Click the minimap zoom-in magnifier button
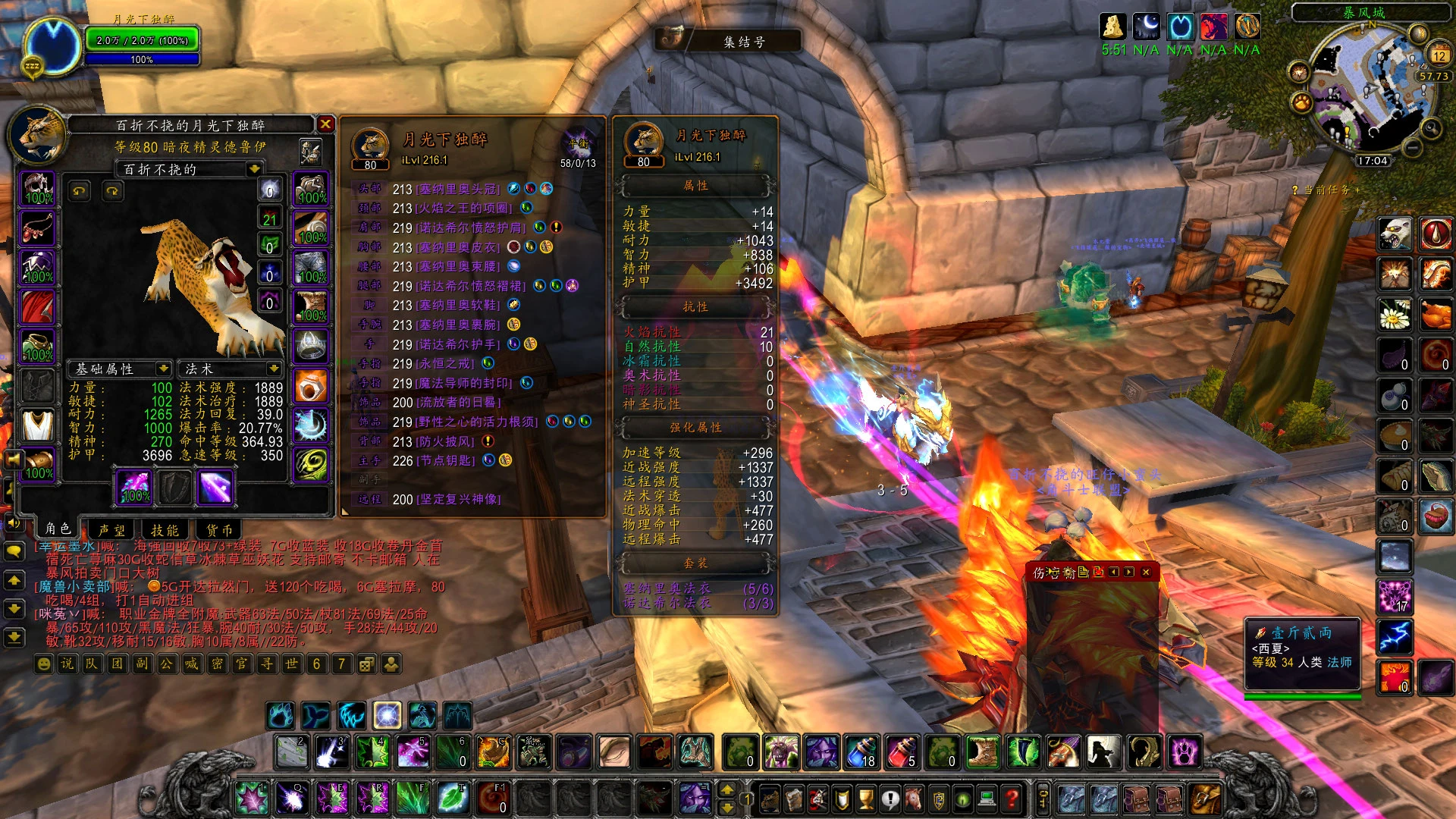Screen dimensions: 1456x819 [1432, 127]
